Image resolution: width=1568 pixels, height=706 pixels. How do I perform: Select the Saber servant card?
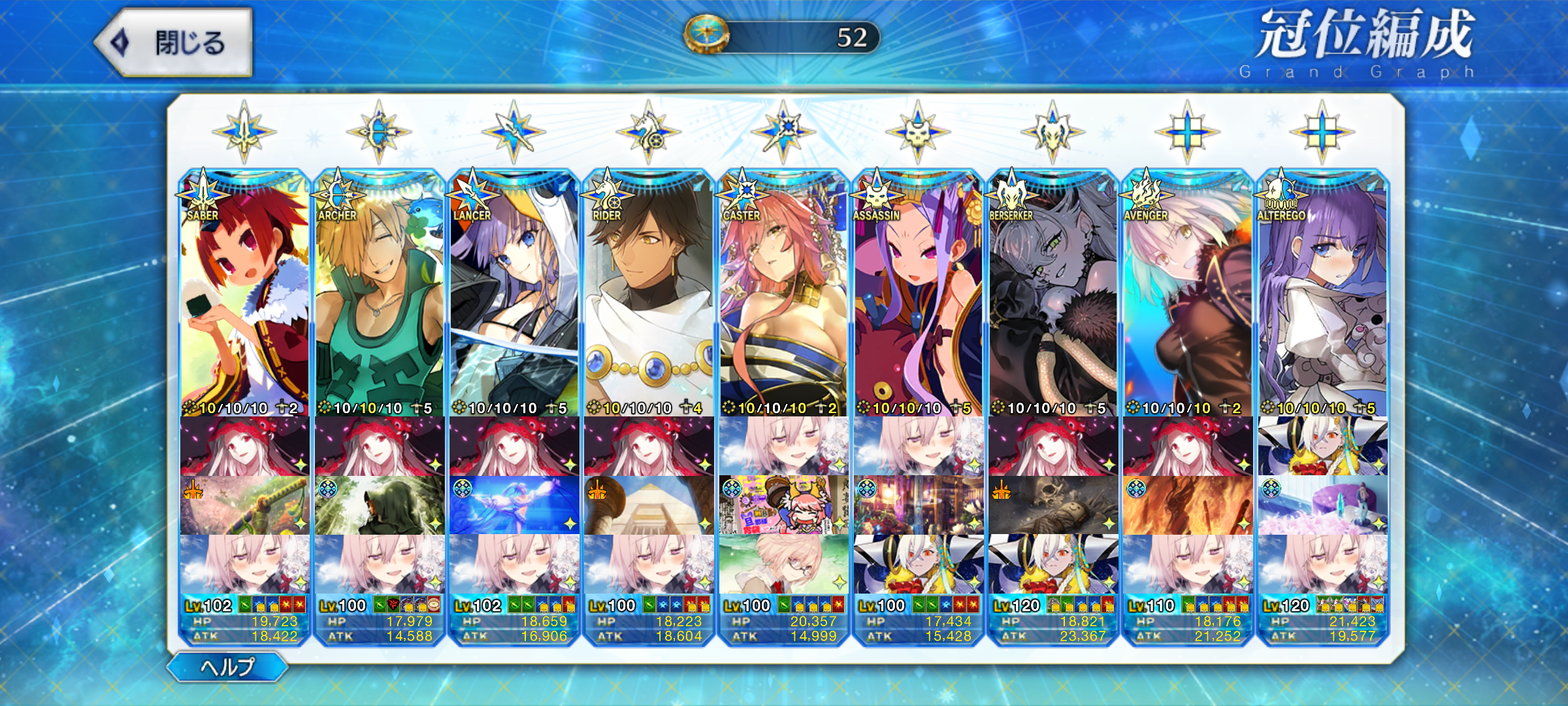(x=245, y=294)
